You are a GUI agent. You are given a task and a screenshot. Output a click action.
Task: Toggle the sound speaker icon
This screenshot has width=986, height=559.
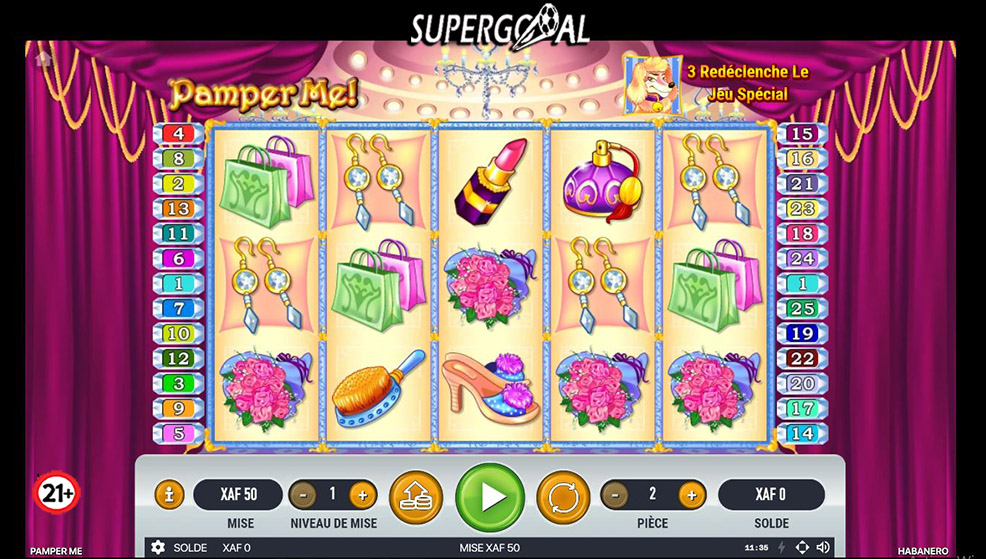(x=823, y=548)
